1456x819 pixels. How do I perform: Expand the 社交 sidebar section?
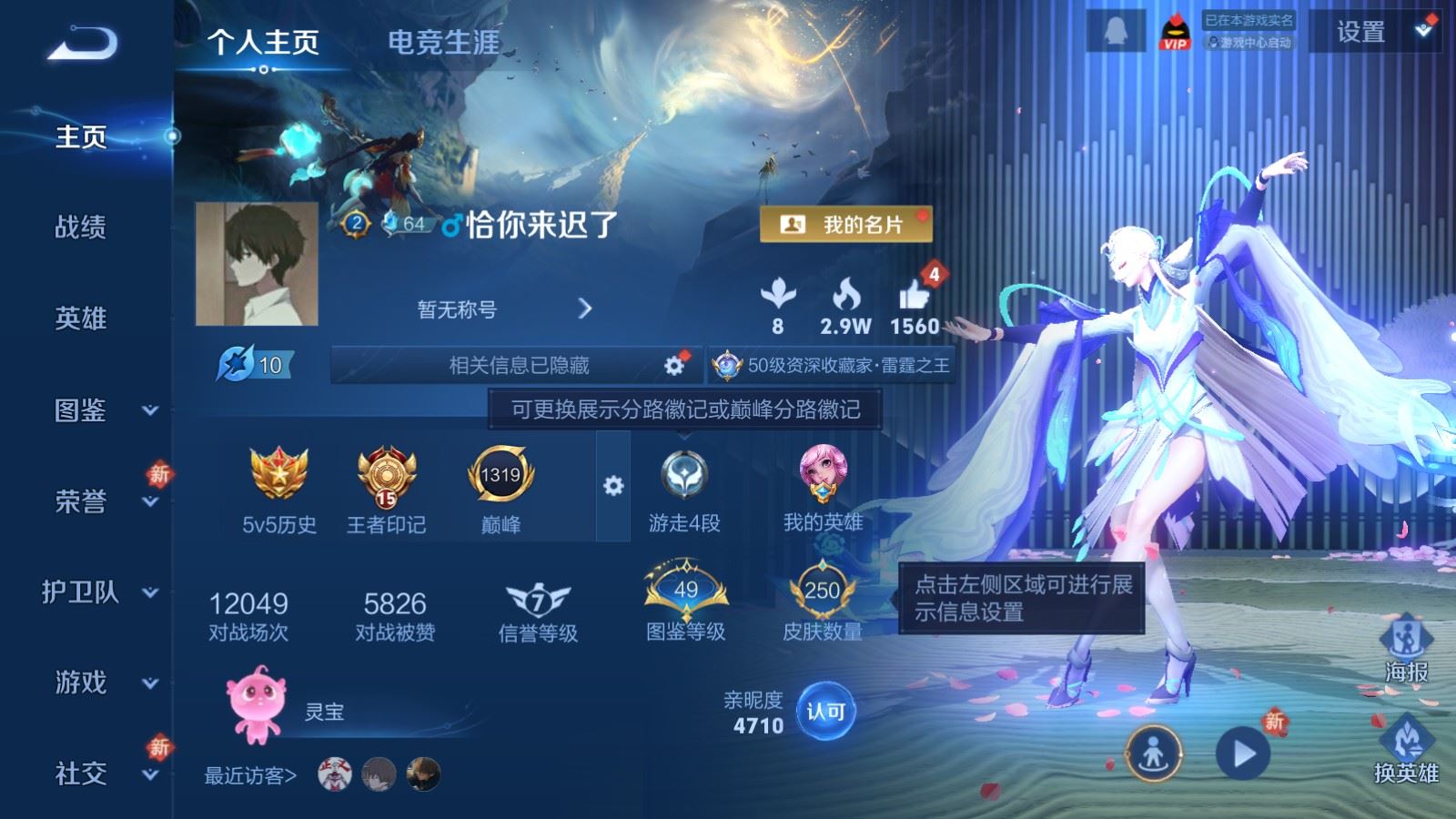pos(79,776)
